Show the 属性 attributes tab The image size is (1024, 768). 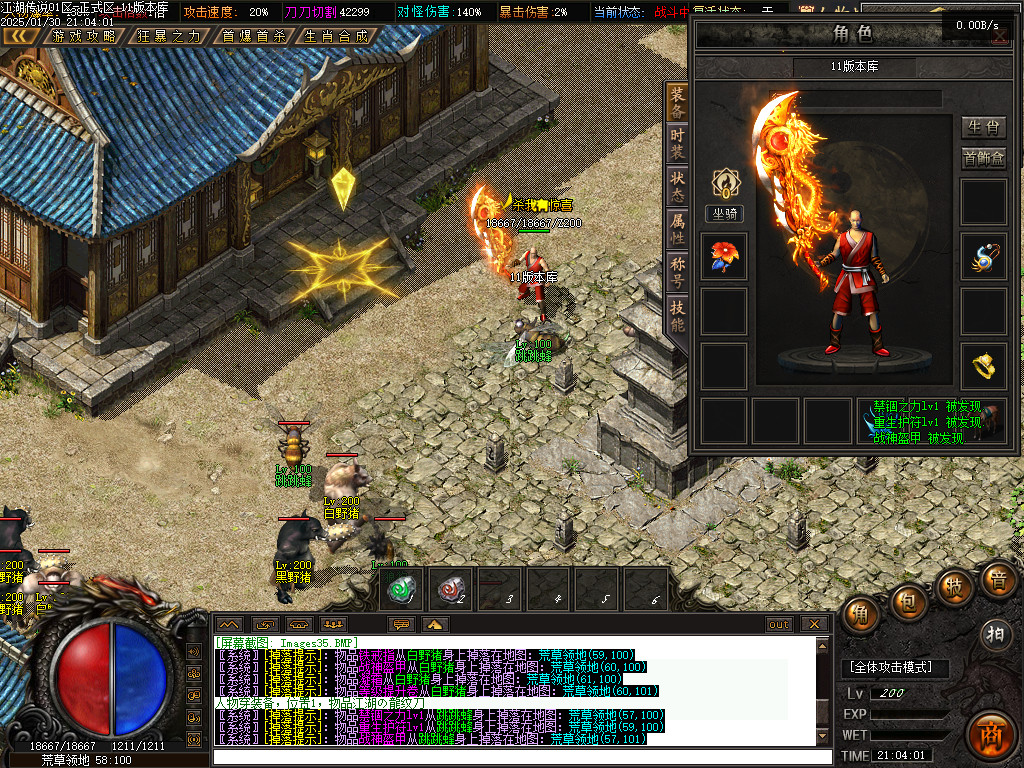(x=678, y=229)
